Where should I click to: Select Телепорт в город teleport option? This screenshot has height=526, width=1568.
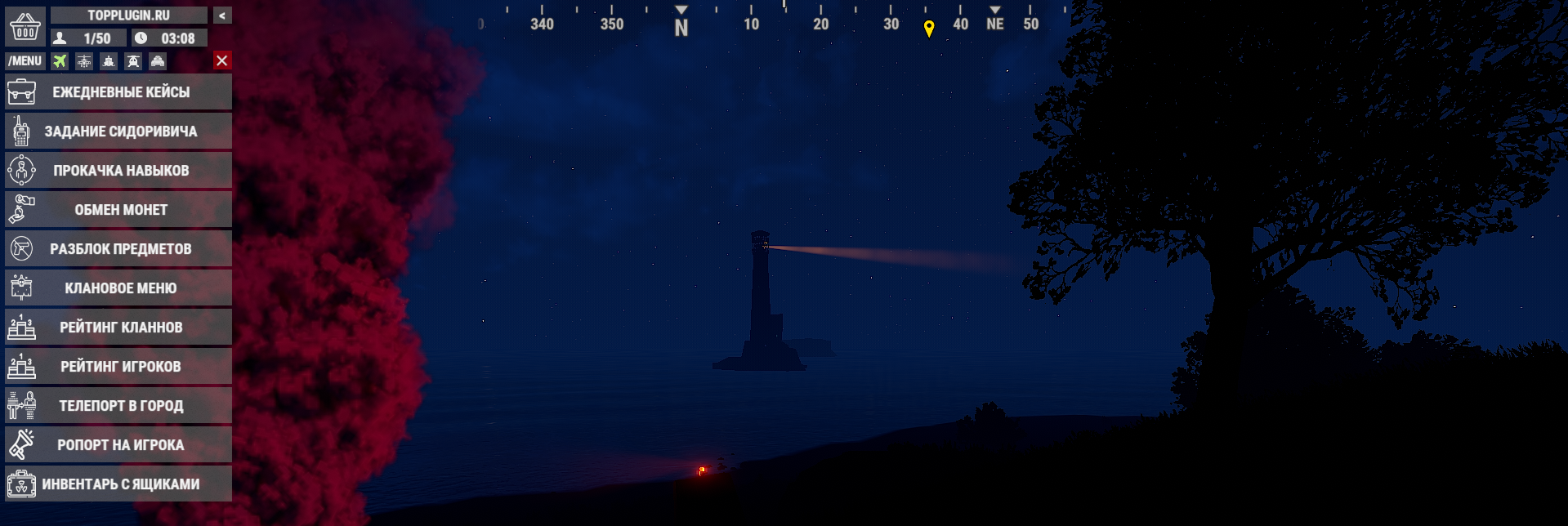pos(118,406)
